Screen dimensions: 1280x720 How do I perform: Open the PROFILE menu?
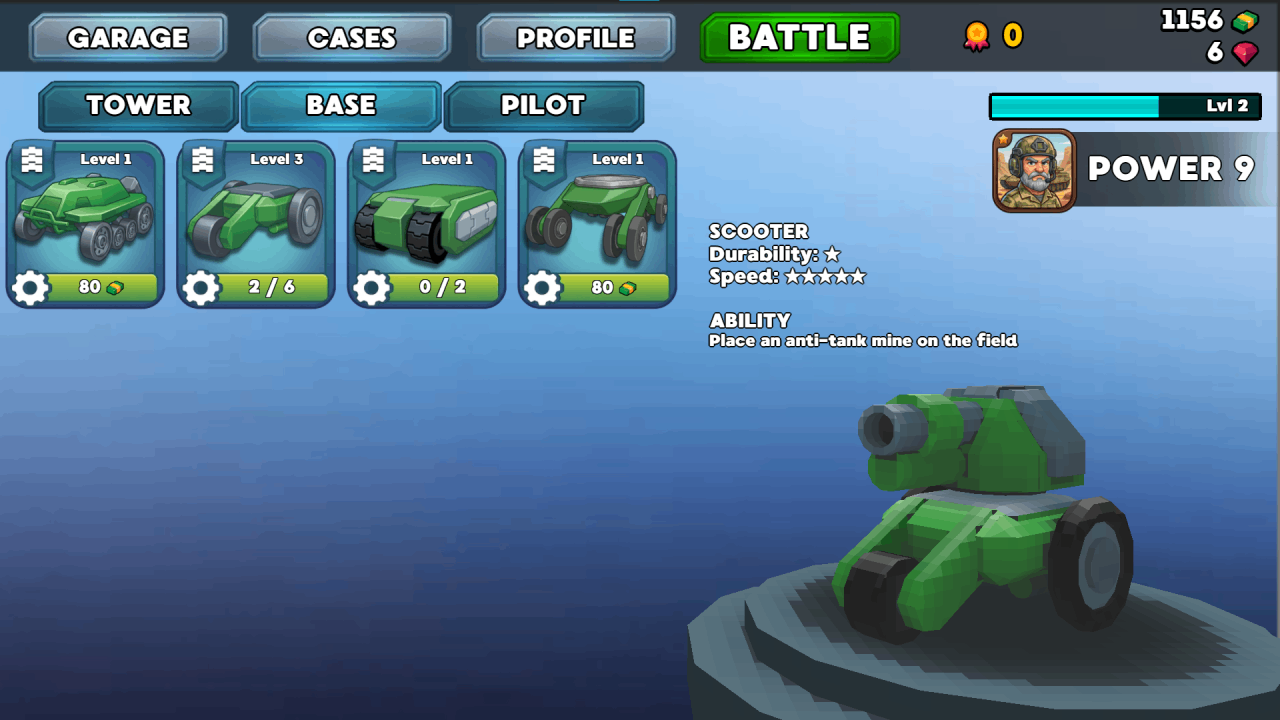pyautogui.click(x=575, y=37)
